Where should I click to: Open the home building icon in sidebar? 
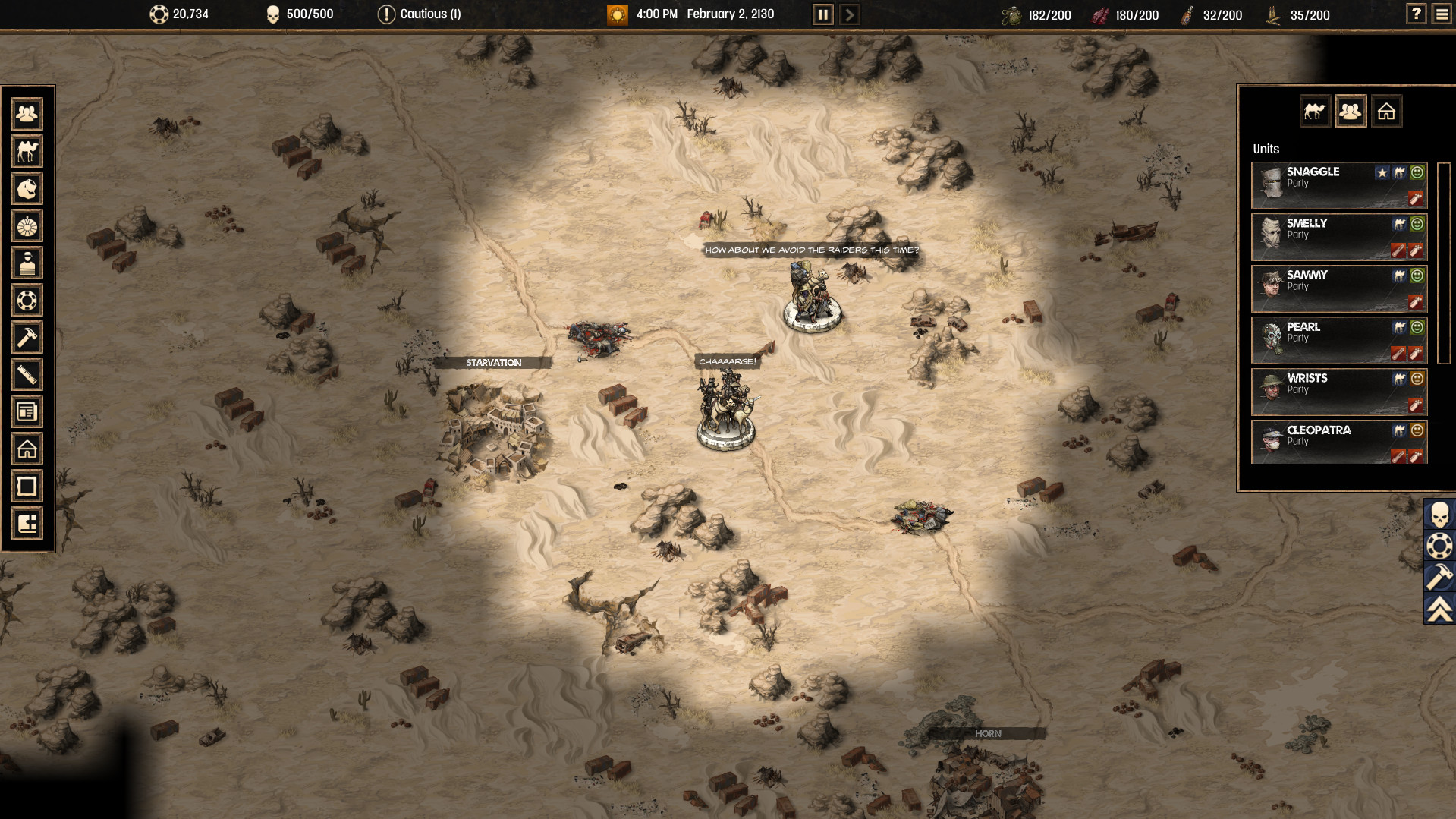click(x=27, y=449)
